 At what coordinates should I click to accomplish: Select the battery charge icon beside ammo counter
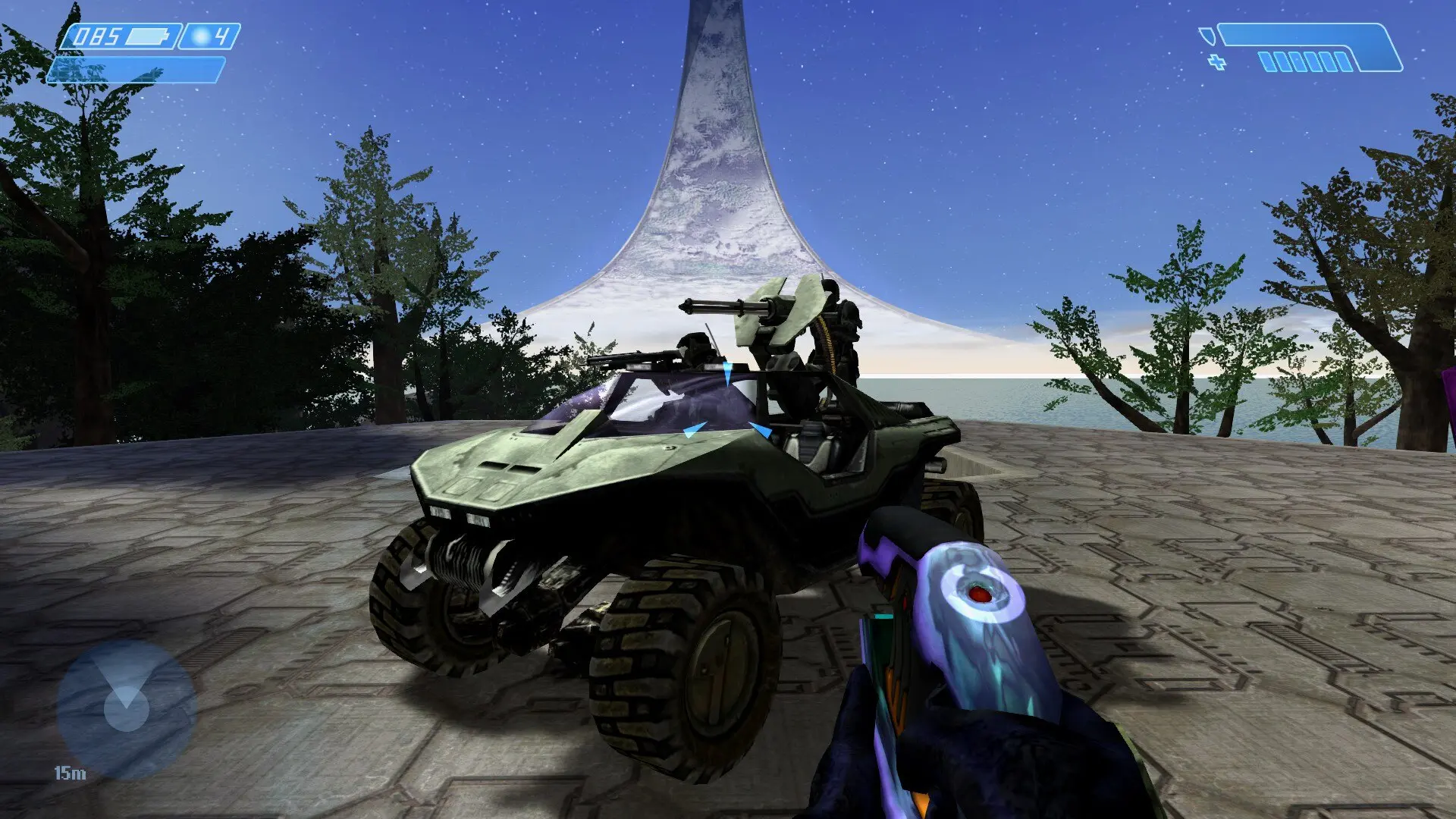(x=147, y=35)
